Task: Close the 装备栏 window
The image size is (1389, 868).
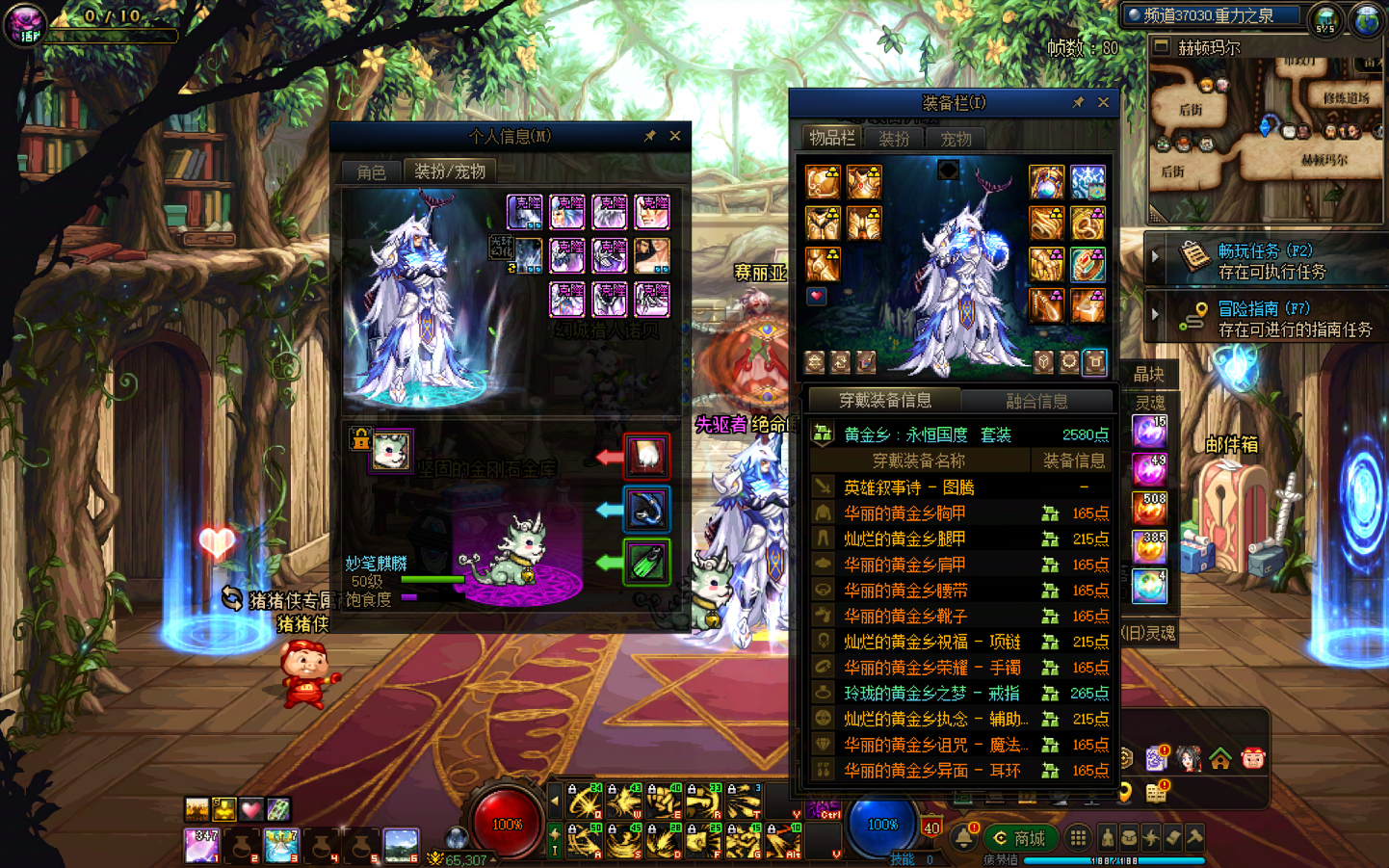Action: coord(1103,102)
